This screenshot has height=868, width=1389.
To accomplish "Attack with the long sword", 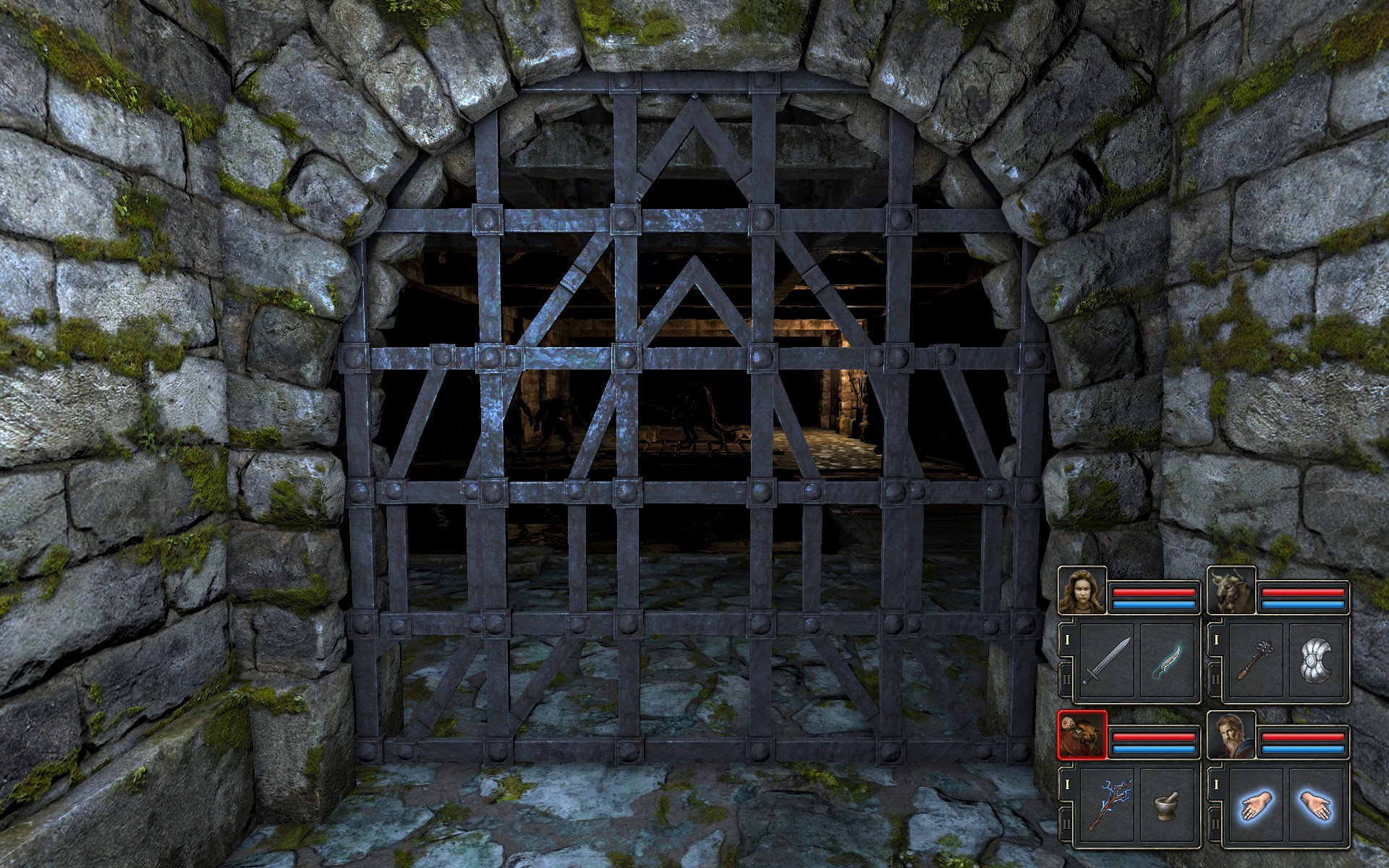I will coord(1107,662).
